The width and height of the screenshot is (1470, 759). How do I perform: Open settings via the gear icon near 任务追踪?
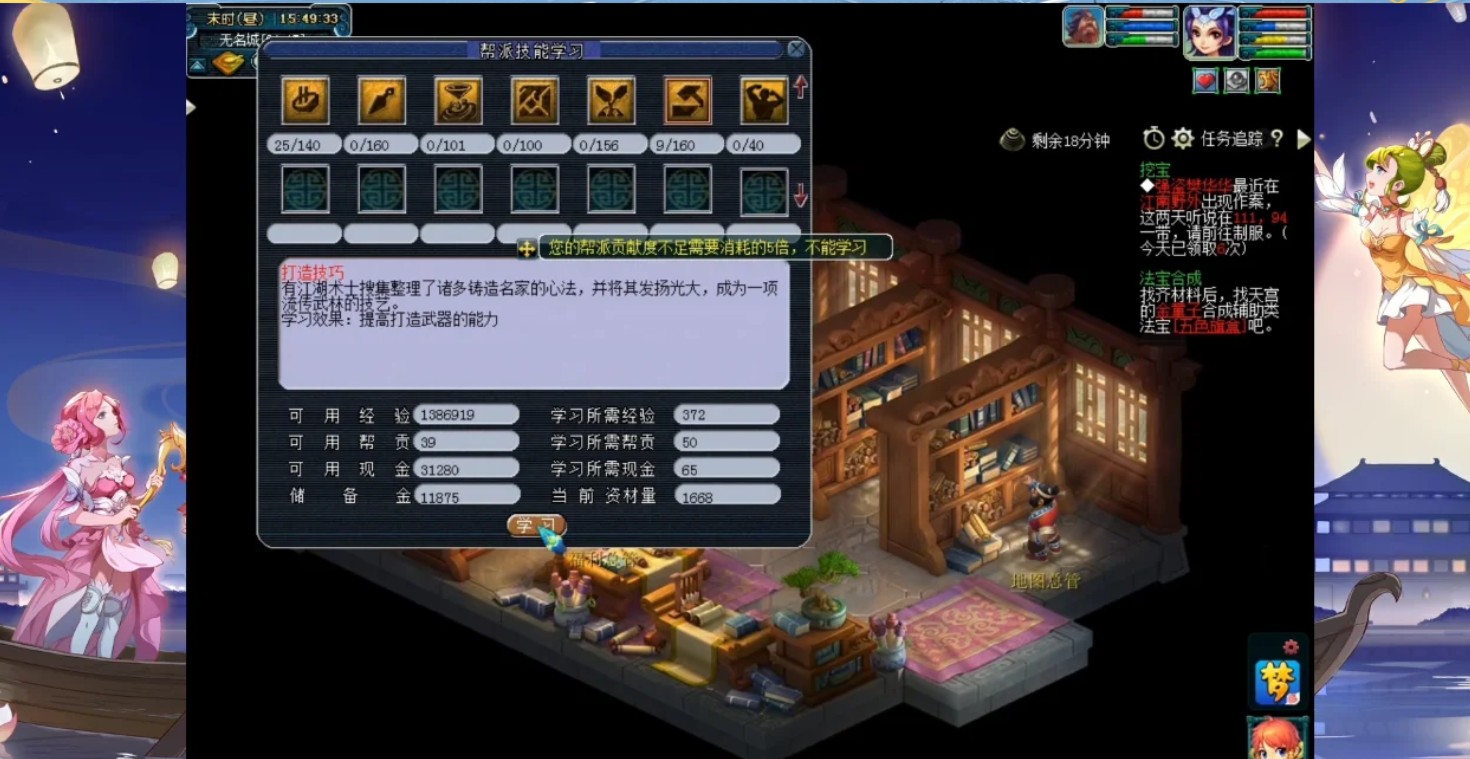click(1184, 140)
